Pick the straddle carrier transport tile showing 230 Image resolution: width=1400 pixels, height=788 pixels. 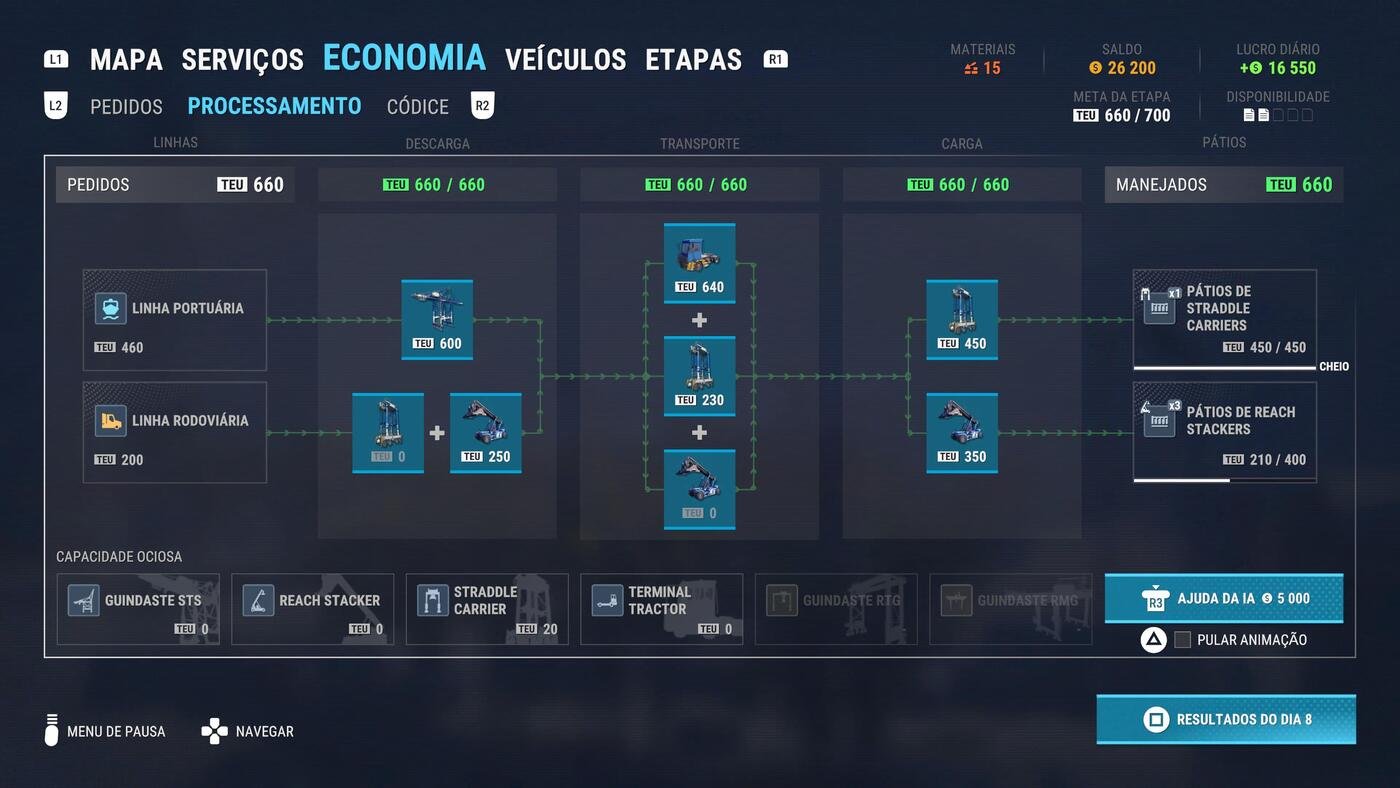pos(699,376)
